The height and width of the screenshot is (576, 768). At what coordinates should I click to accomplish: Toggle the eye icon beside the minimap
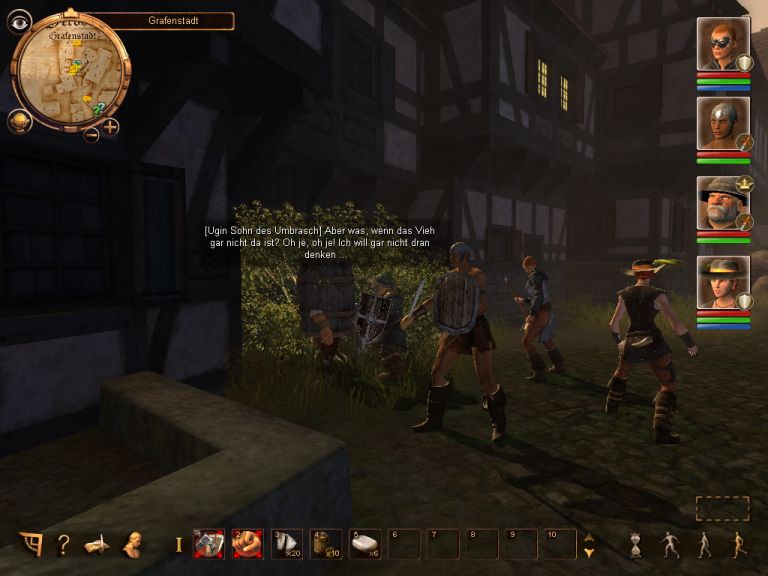tap(19, 22)
